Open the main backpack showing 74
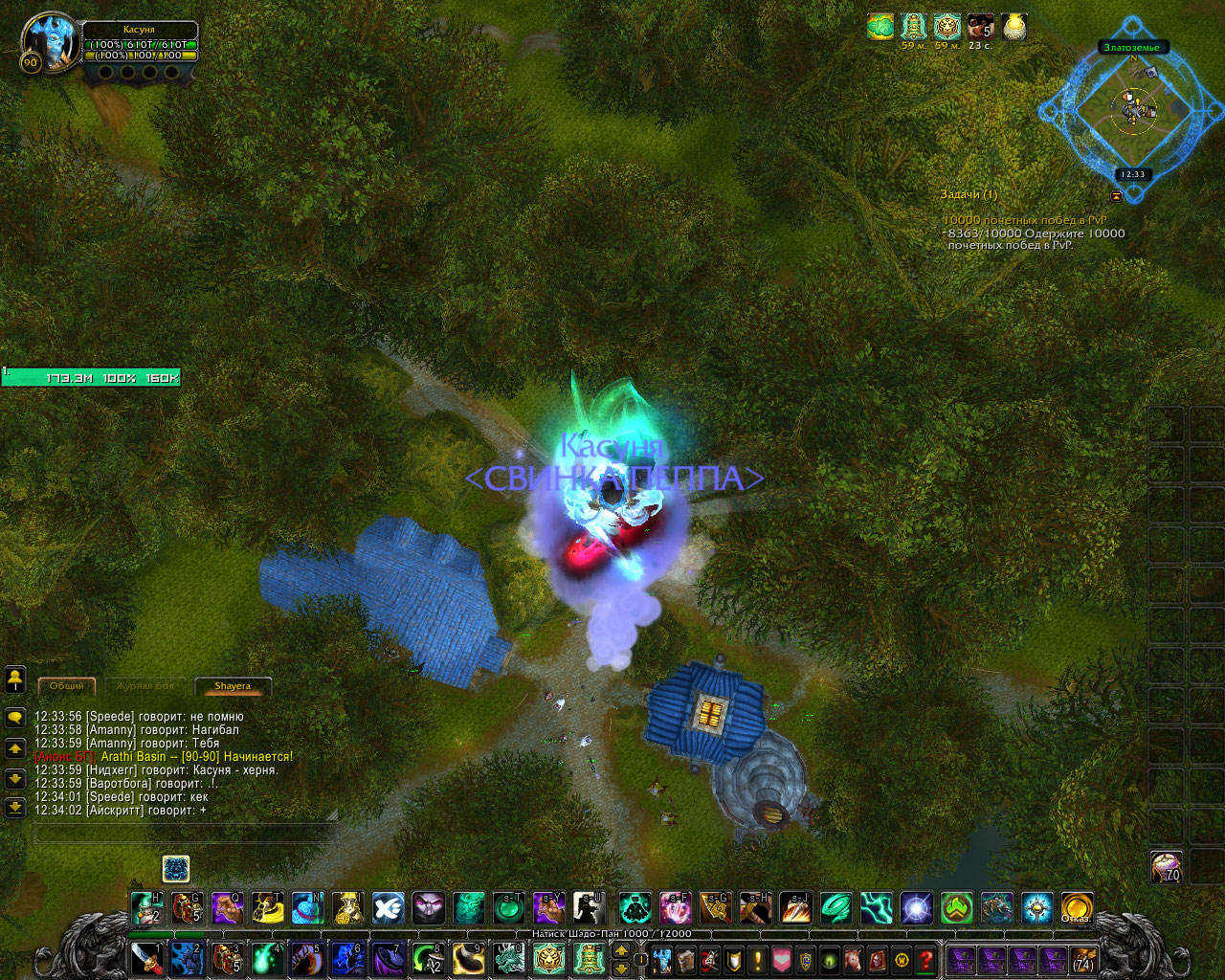 click(1083, 959)
